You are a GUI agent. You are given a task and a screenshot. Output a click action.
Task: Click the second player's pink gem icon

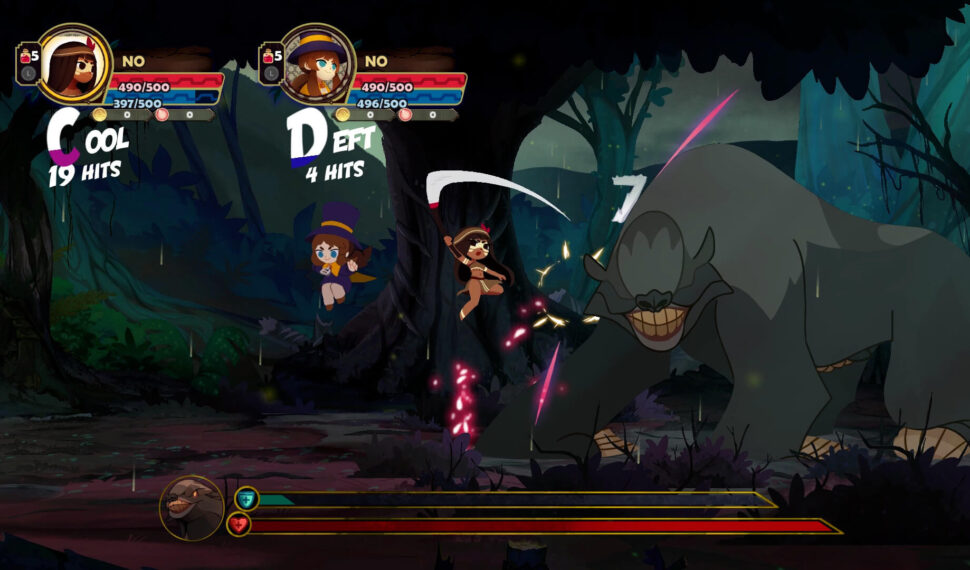(x=405, y=114)
